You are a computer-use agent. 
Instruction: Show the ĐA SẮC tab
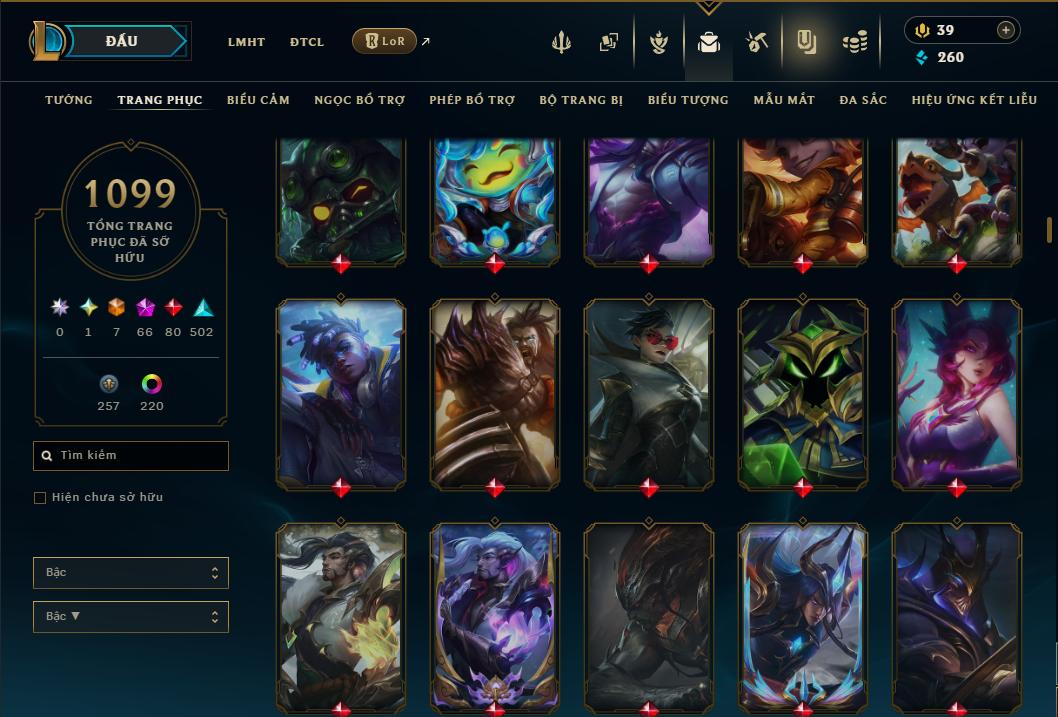pyautogui.click(x=863, y=100)
